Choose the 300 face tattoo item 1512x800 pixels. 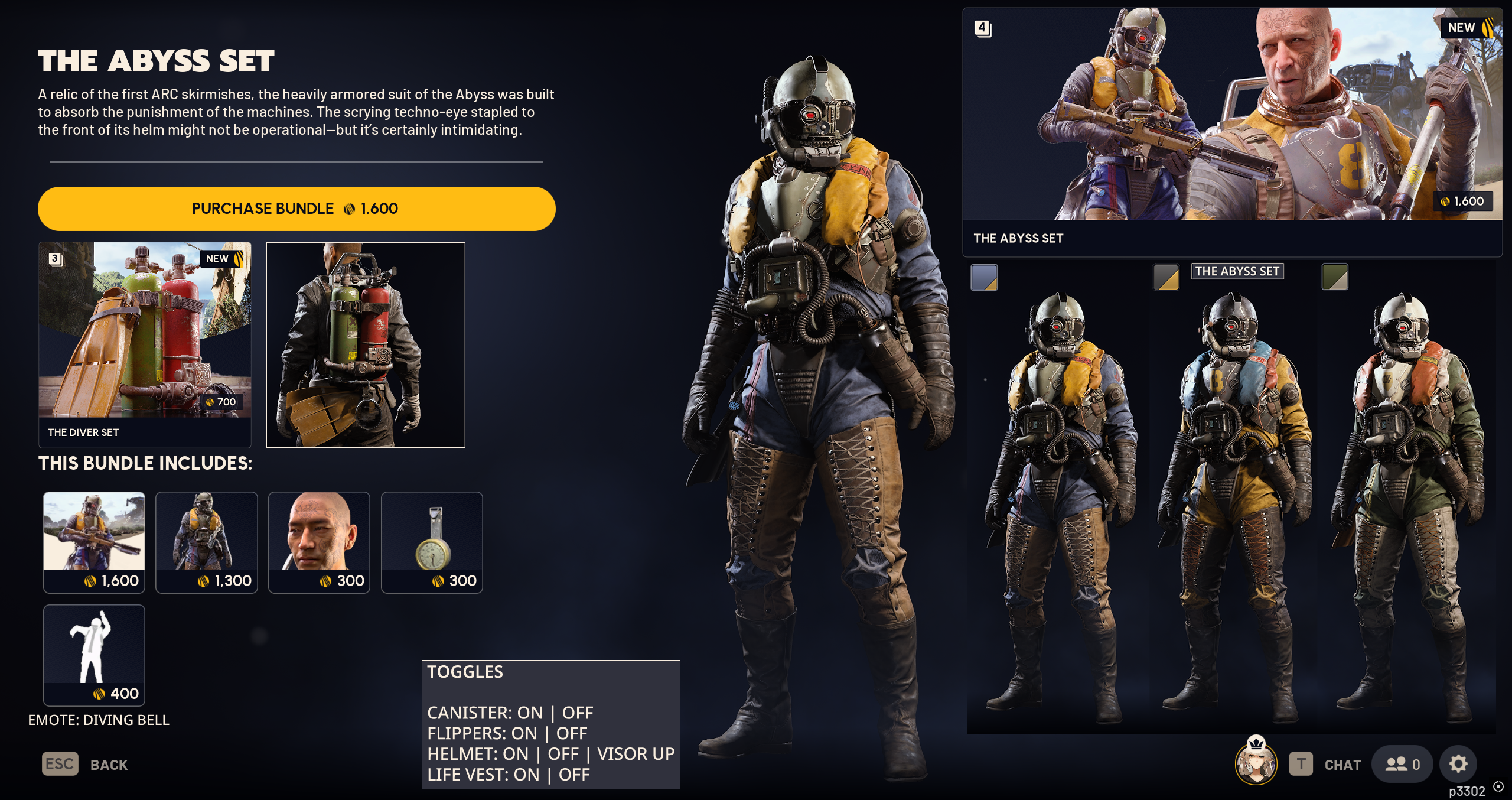[319, 542]
